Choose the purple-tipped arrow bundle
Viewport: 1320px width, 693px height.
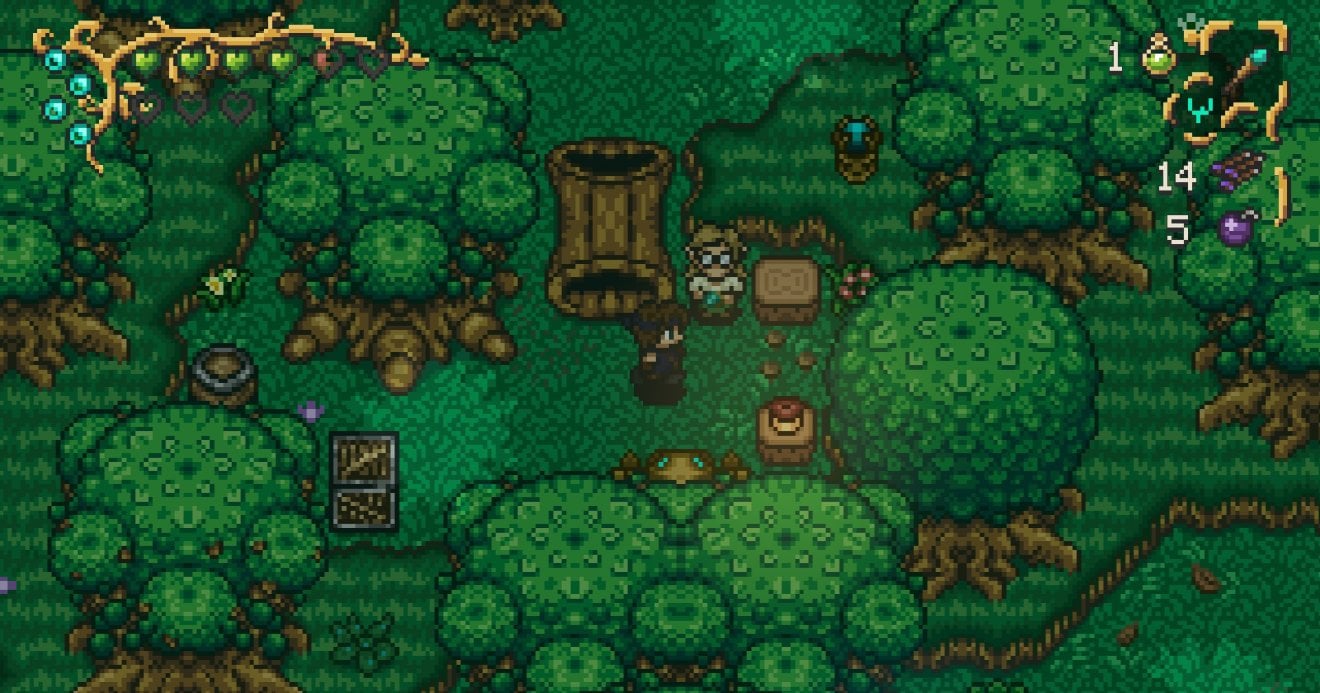click(1238, 172)
